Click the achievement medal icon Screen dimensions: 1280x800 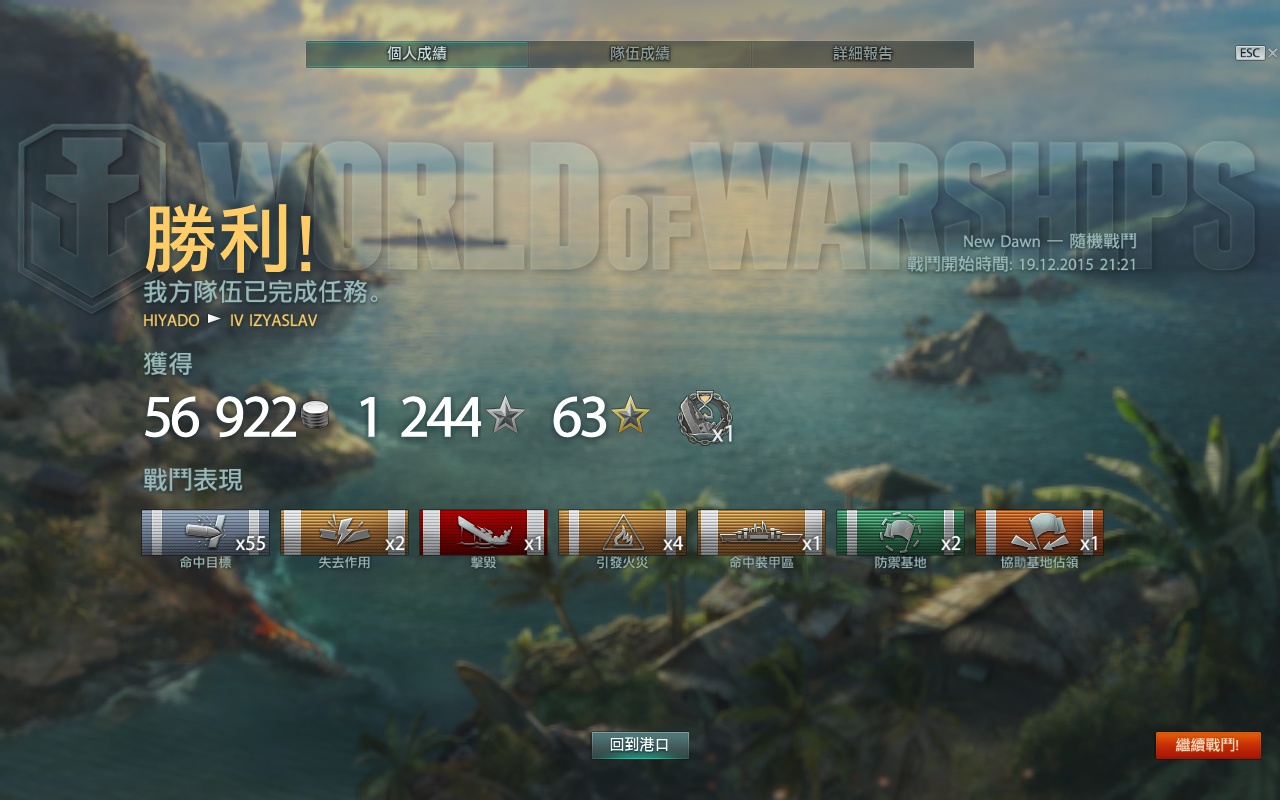click(705, 417)
